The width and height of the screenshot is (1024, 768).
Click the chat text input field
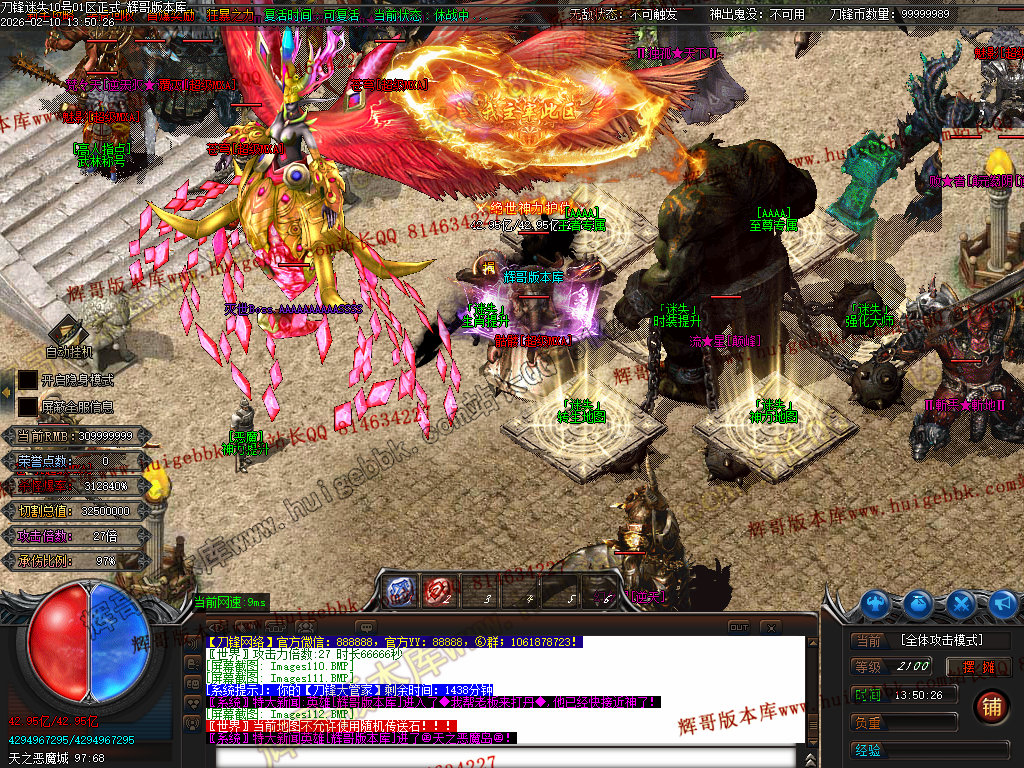(500, 756)
